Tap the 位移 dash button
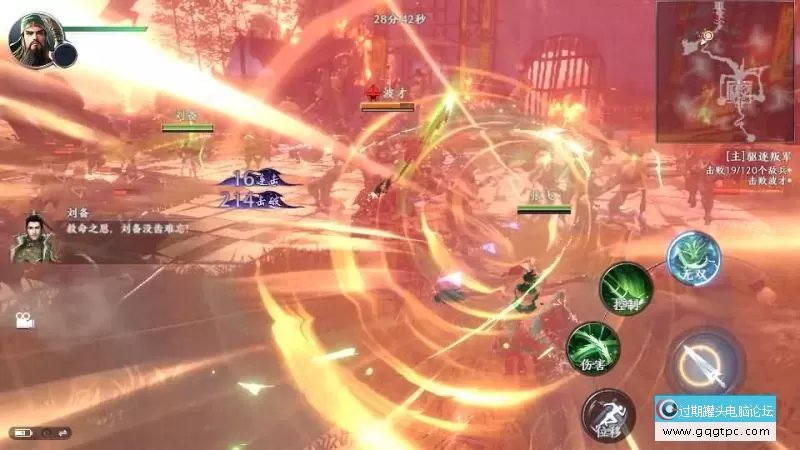 pyautogui.click(x=607, y=413)
